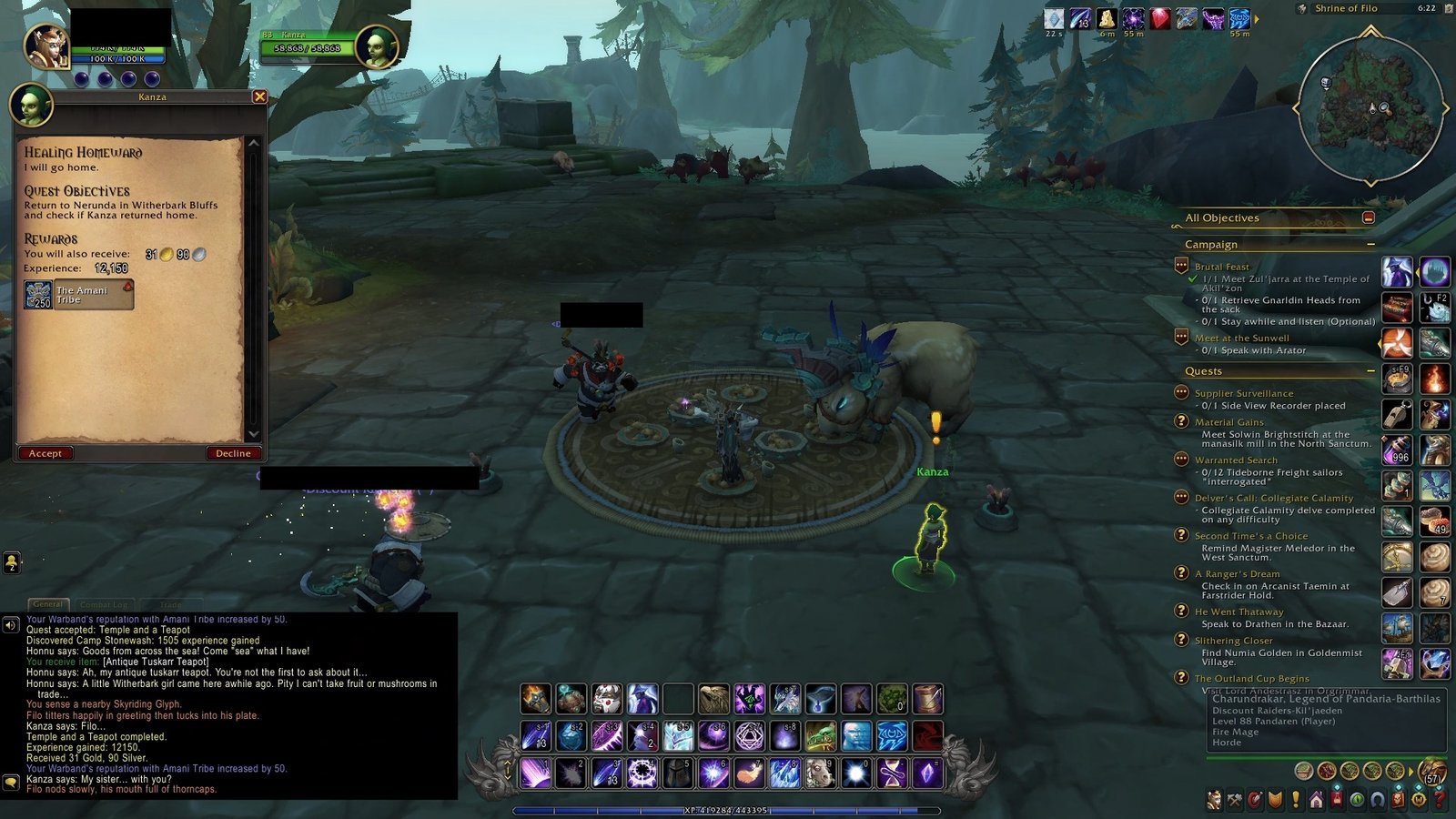Switch to the Trade chat tab

click(169, 605)
